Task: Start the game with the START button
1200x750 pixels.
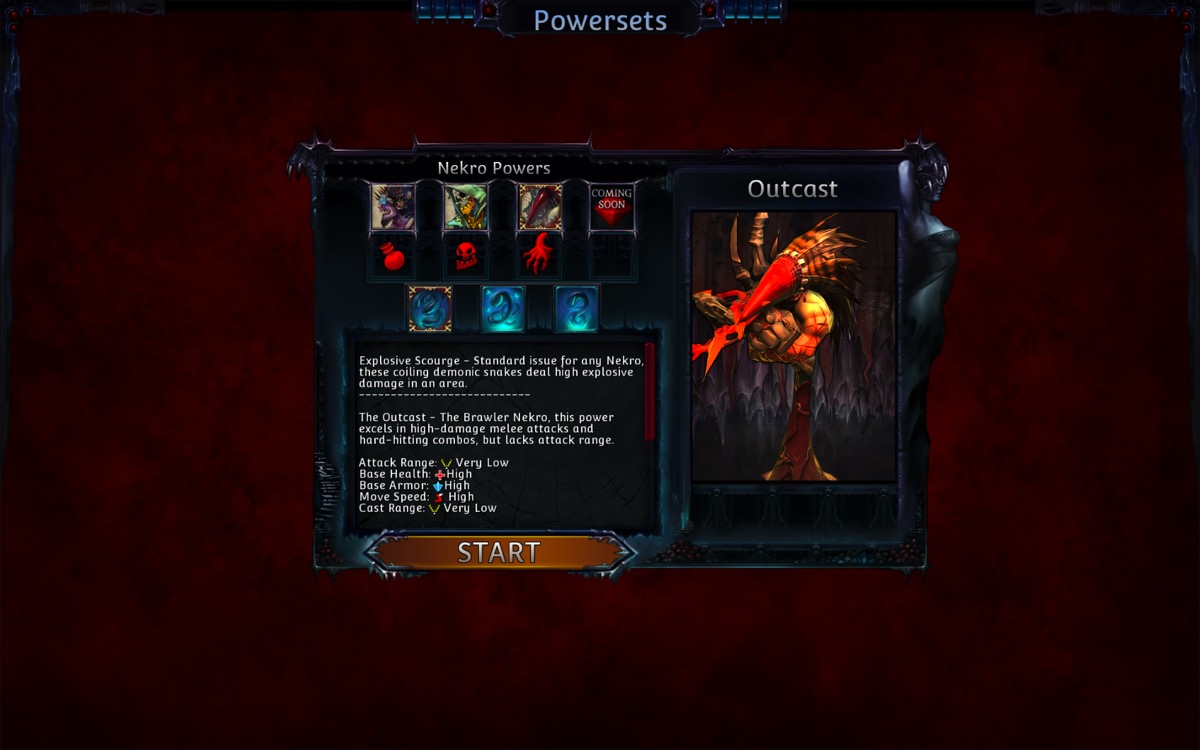Action: 499,552
